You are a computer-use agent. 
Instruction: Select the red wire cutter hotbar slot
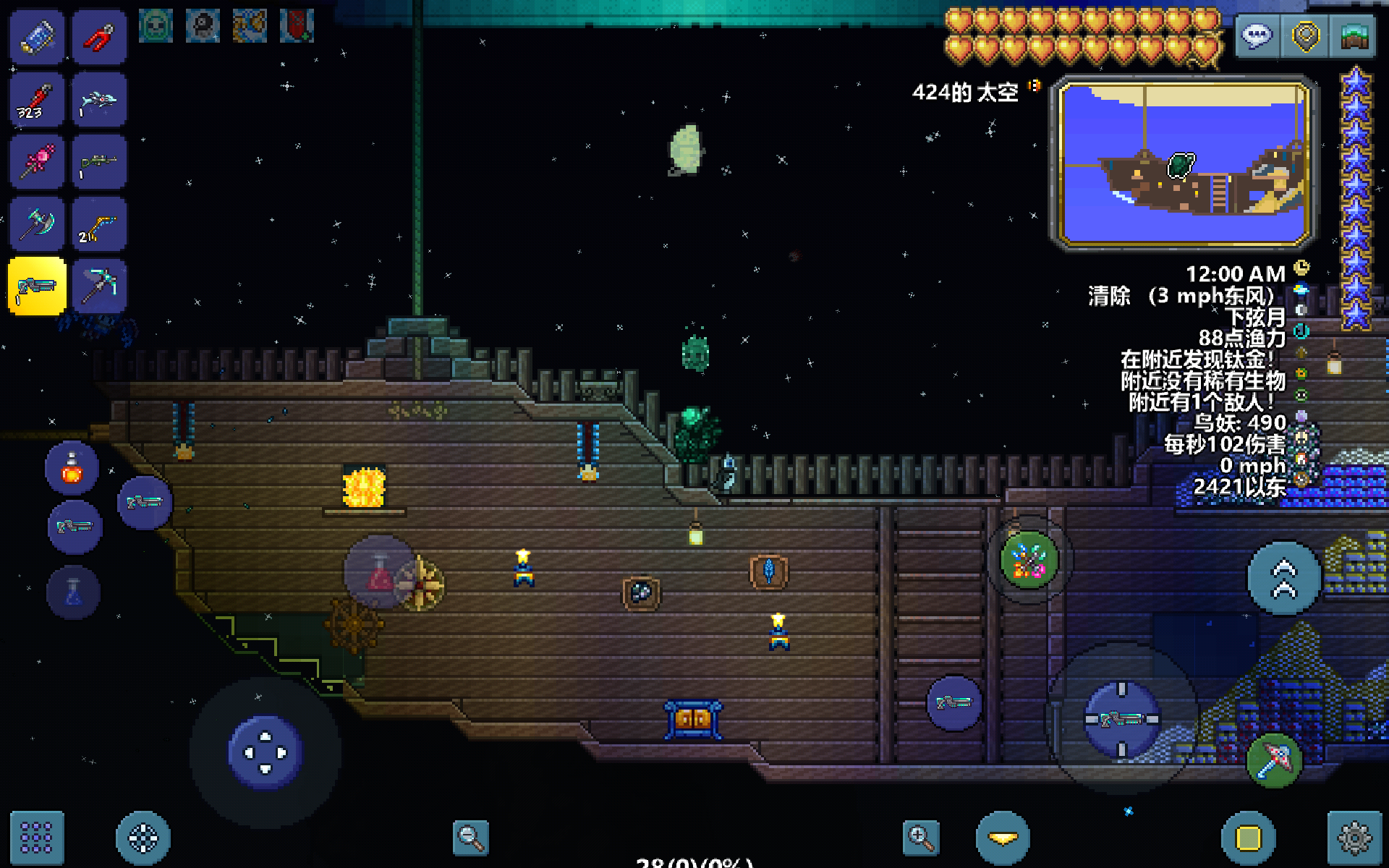100,38
